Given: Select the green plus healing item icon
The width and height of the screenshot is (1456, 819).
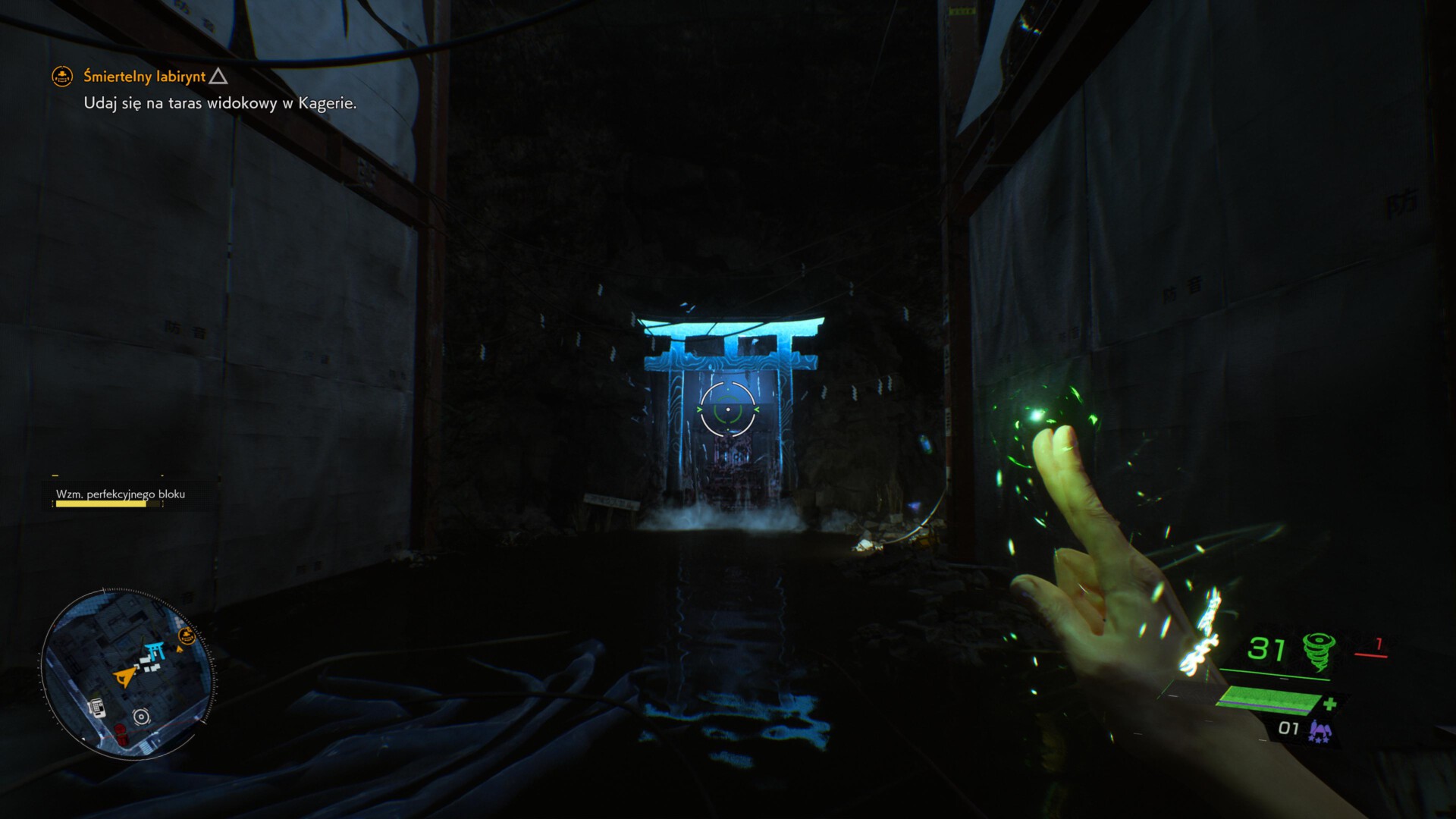Looking at the screenshot, I should pyautogui.click(x=1329, y=704).
